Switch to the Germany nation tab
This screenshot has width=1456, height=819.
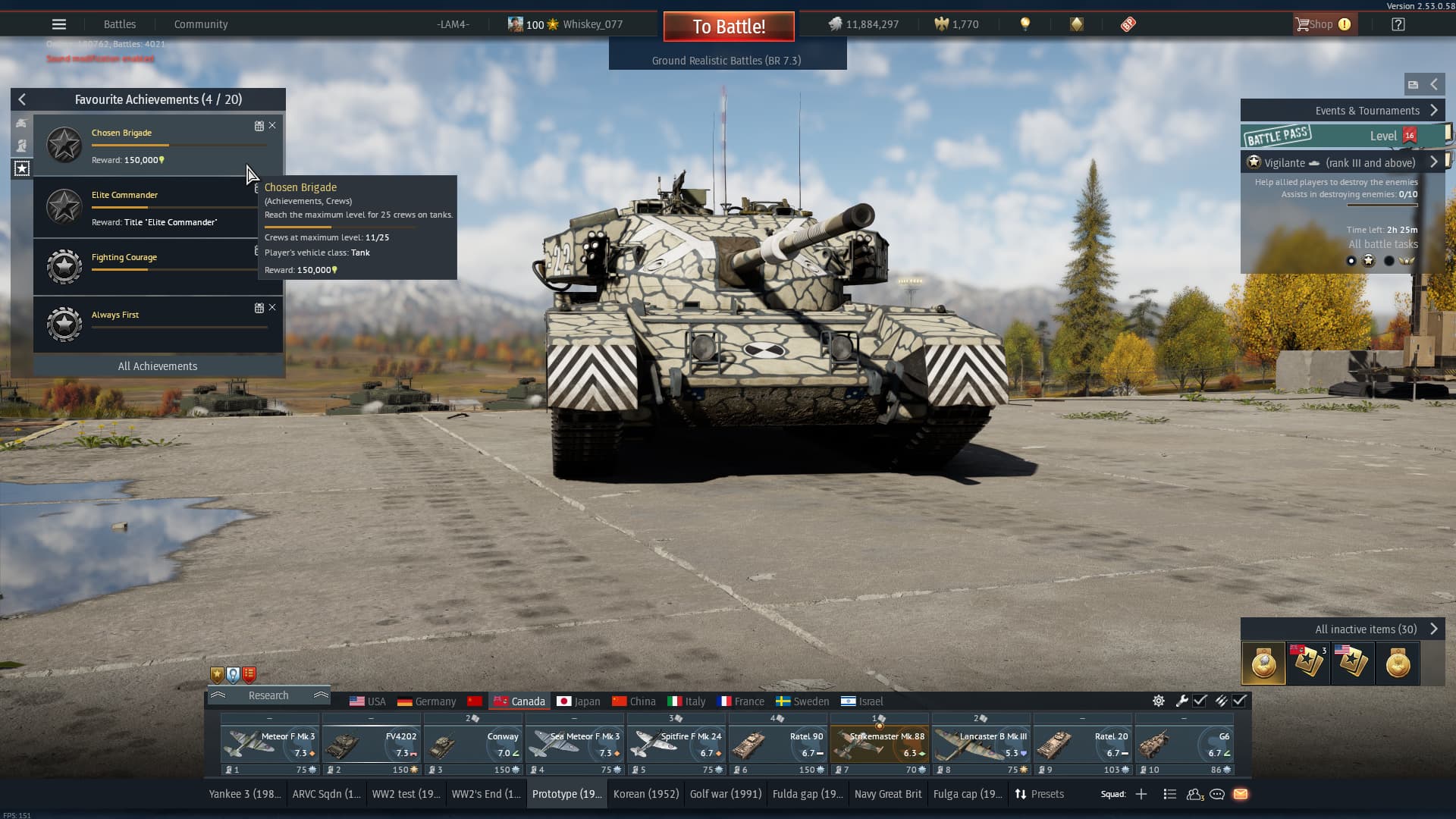pos(427,701)
